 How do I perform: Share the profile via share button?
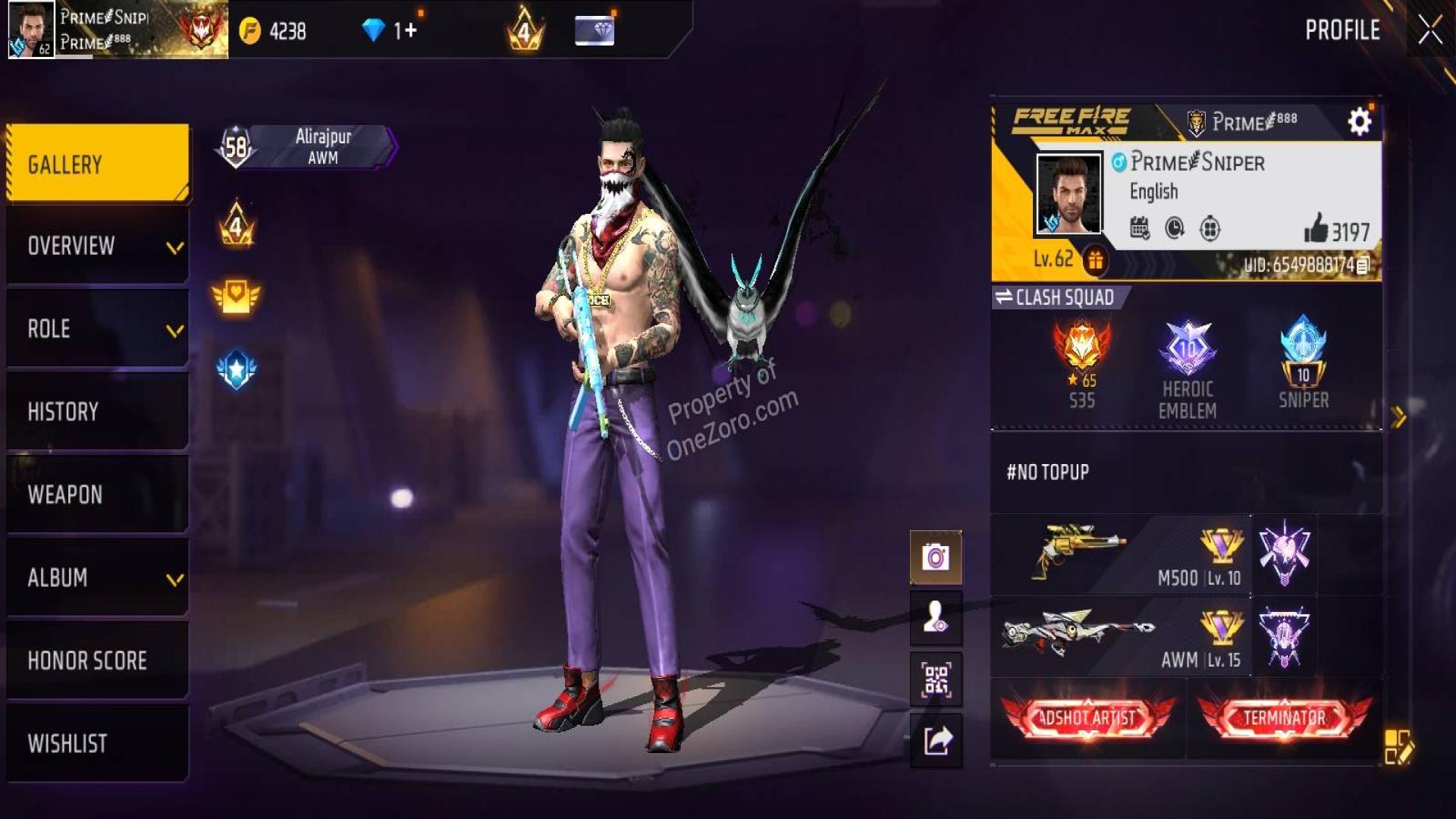pos(936,740)
